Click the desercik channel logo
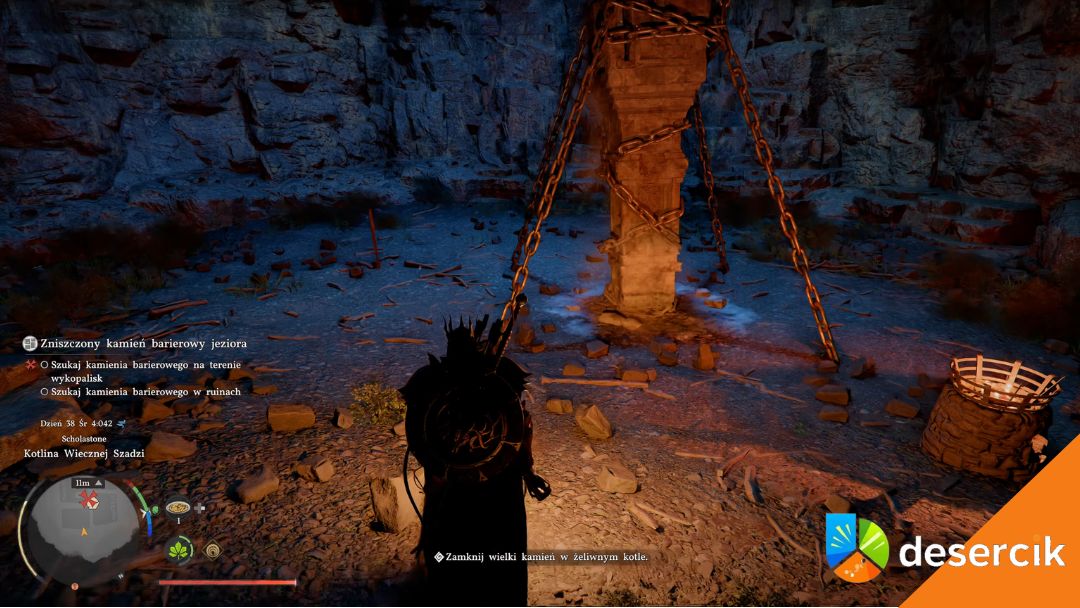This screenshot has height=608, width=1080. (x=857, y=548)
